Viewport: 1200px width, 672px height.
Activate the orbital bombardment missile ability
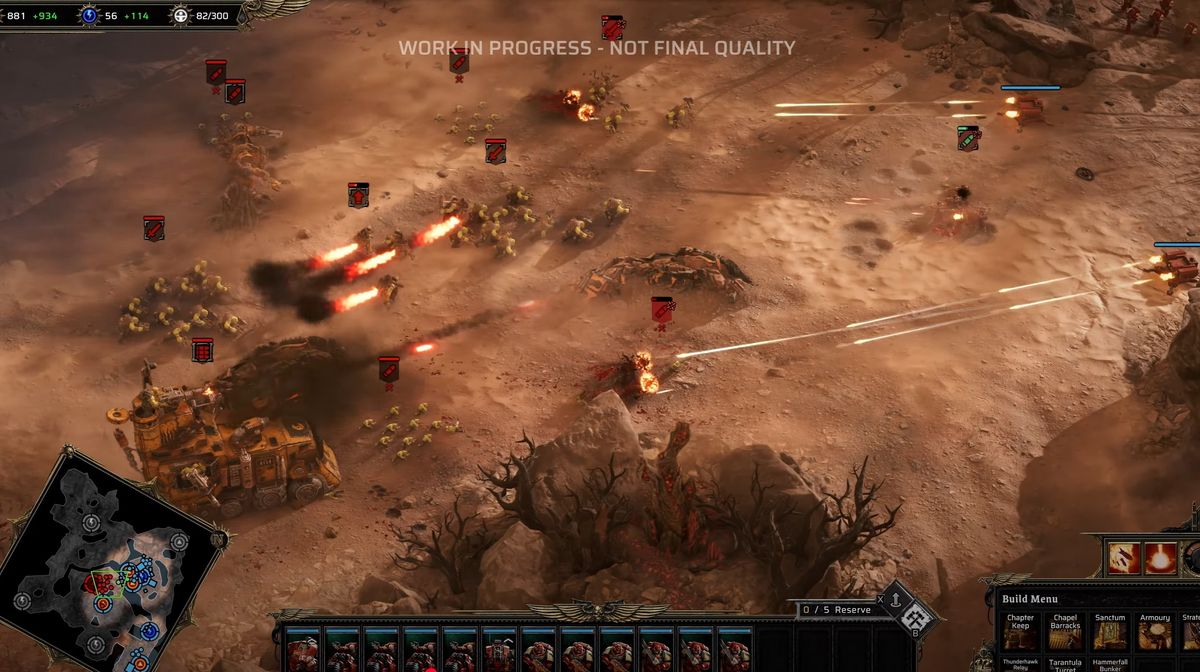click(1124, 558)
